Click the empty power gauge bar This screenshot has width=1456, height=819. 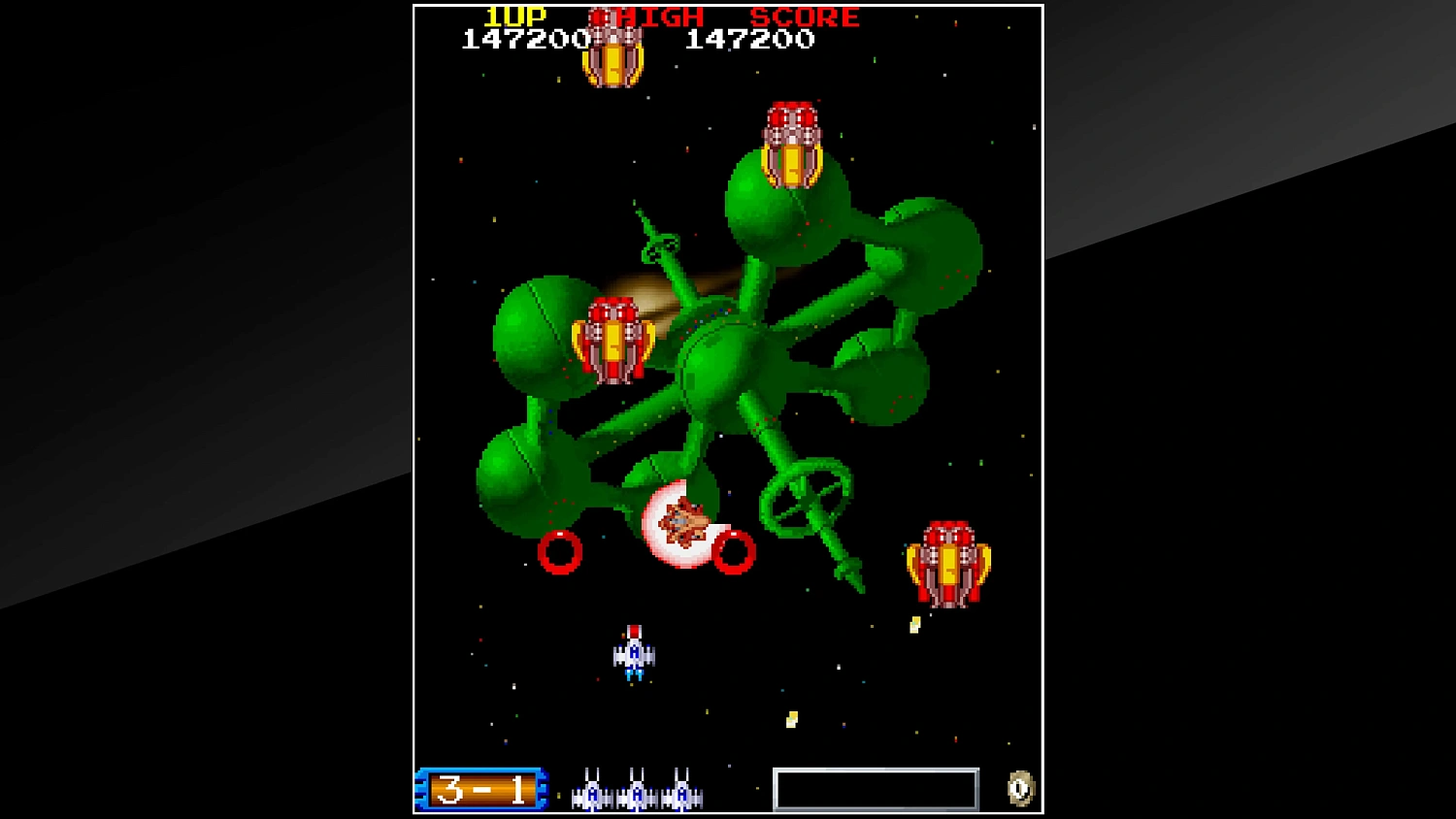[877, 789]
